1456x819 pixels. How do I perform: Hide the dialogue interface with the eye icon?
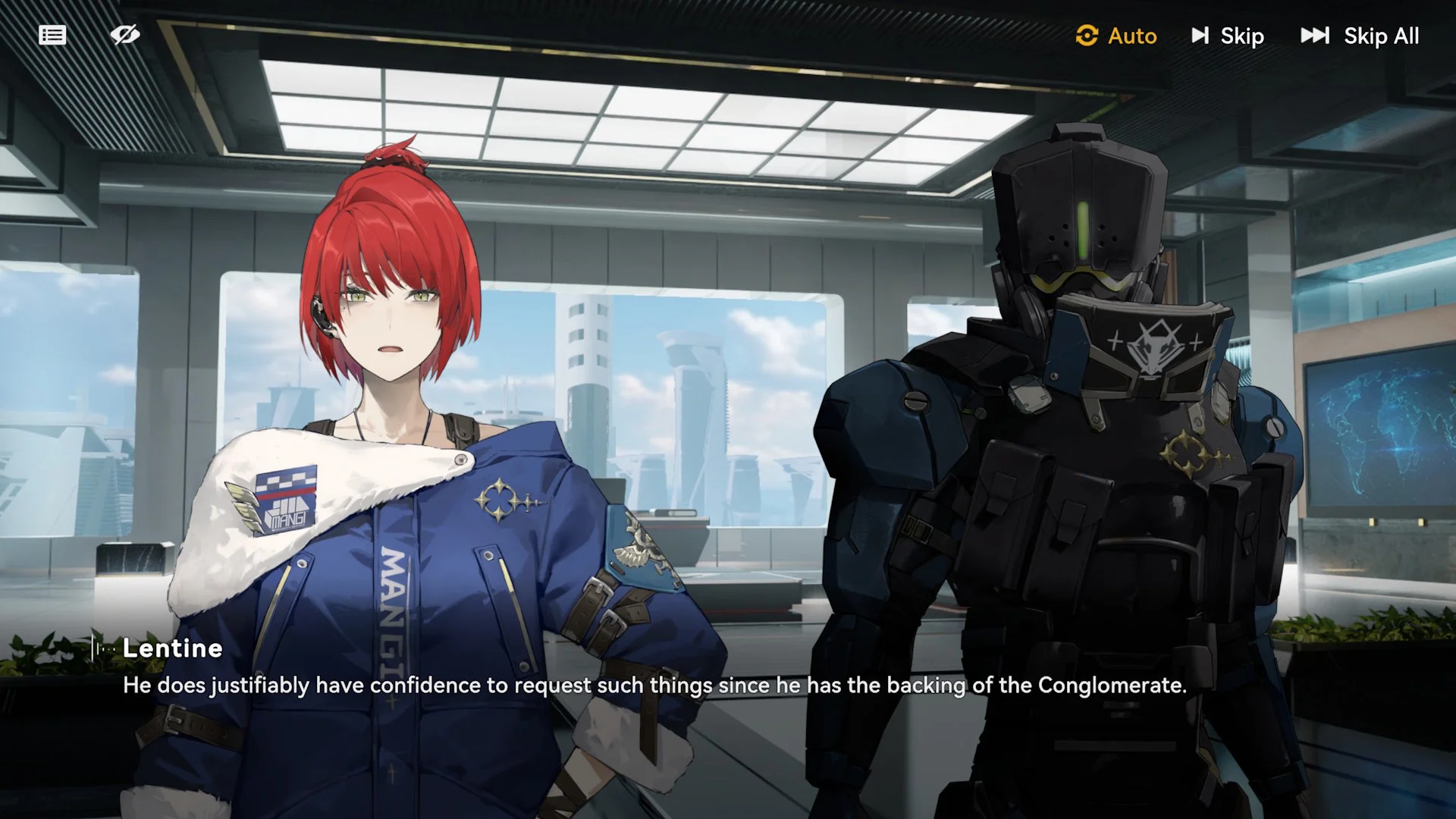pos(125,35)
